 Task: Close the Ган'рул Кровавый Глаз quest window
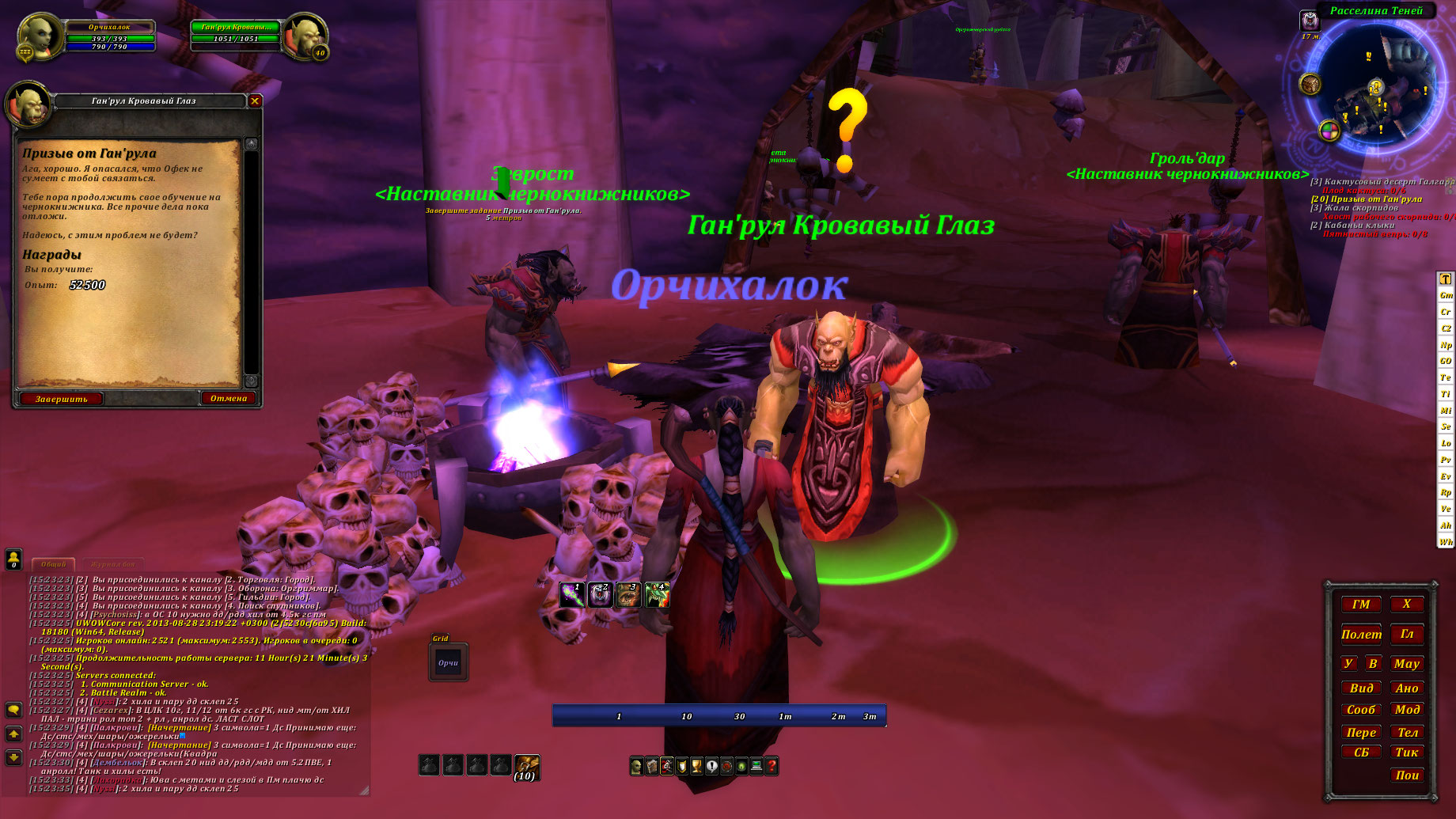[255, 100]
